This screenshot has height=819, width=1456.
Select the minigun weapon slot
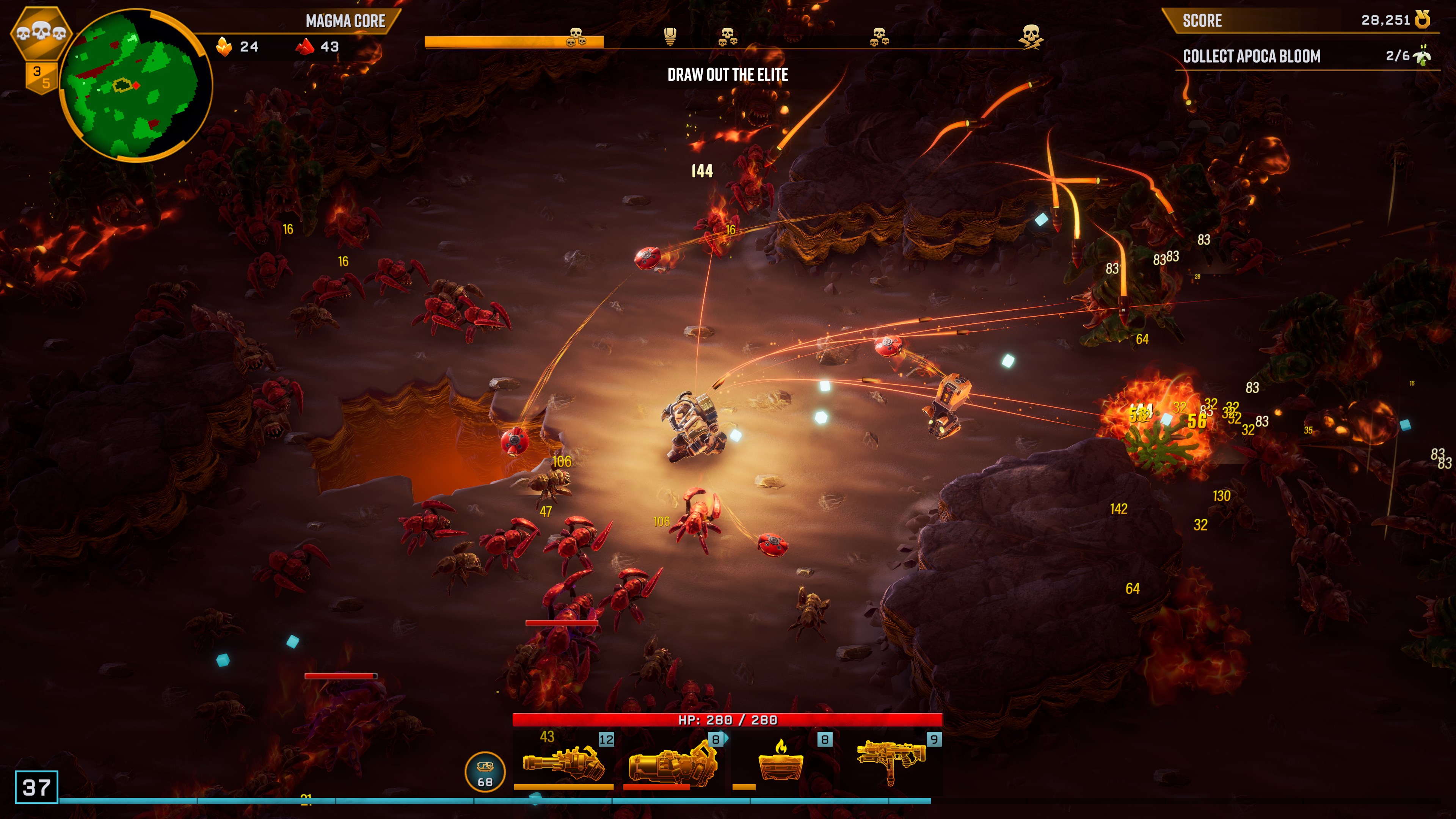563,761
